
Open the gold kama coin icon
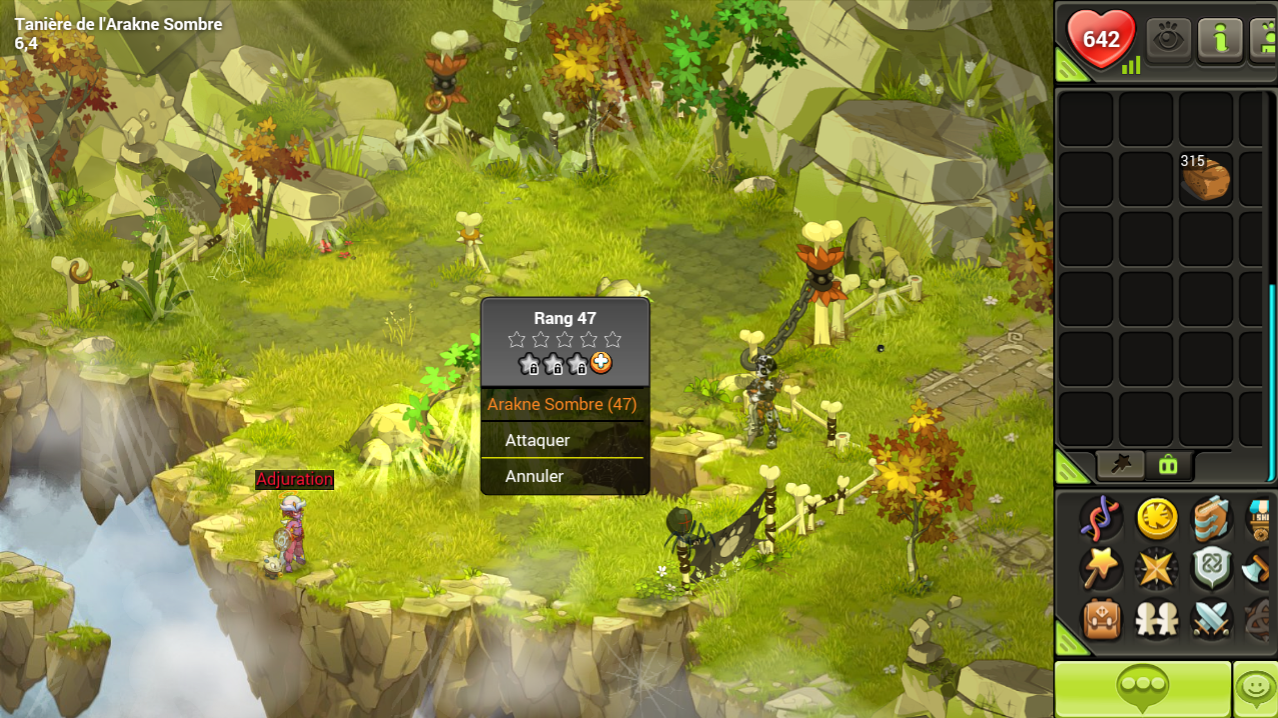click(1157, 519)
